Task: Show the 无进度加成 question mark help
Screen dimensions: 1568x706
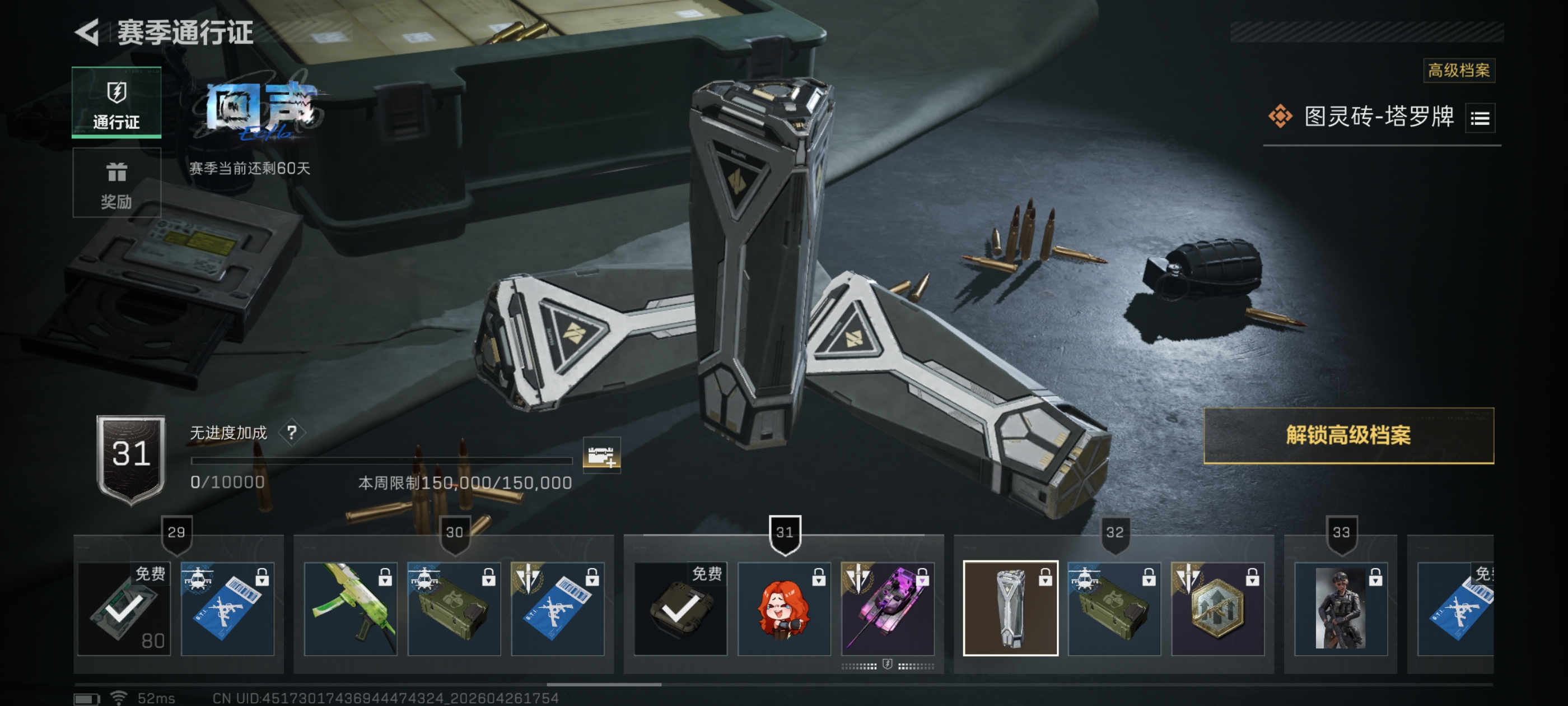Action: 292,433
